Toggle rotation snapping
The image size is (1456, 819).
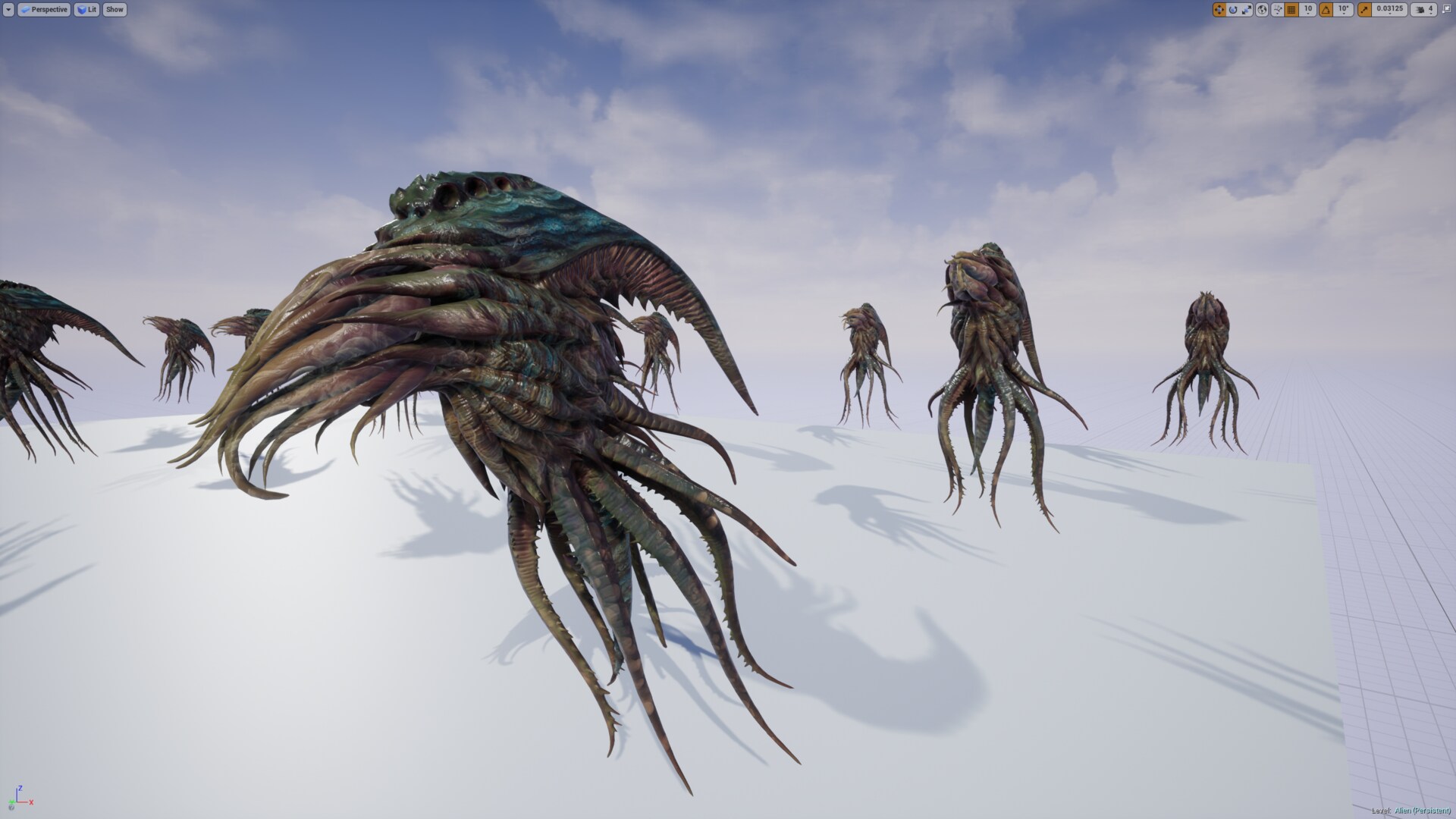(x=1326, y=9)
